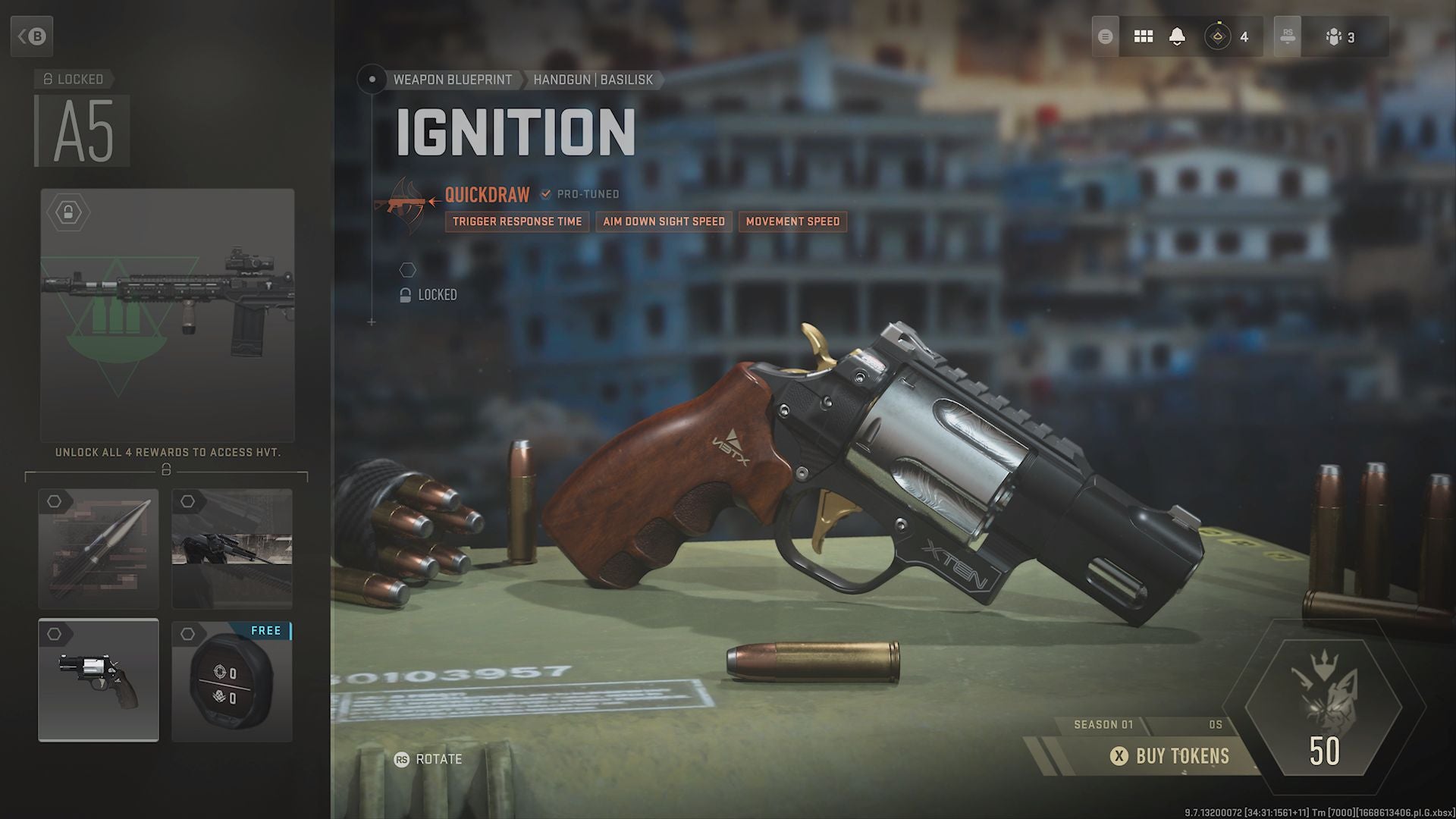Choose the bullet charm reward tile
The height and width of the screenshot is (819, 1456).
coord(99,549)
